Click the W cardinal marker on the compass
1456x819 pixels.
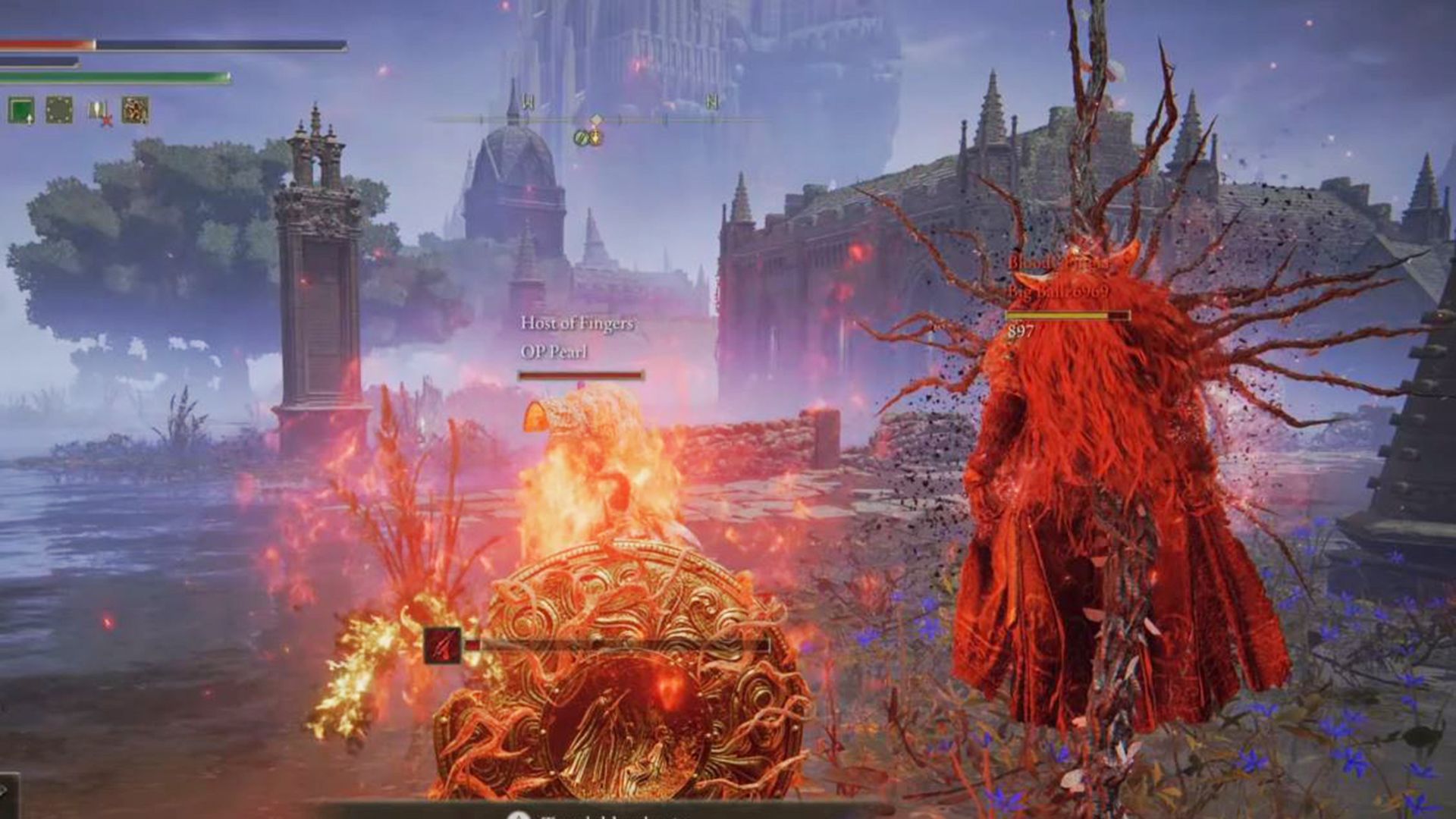[528, 101]
